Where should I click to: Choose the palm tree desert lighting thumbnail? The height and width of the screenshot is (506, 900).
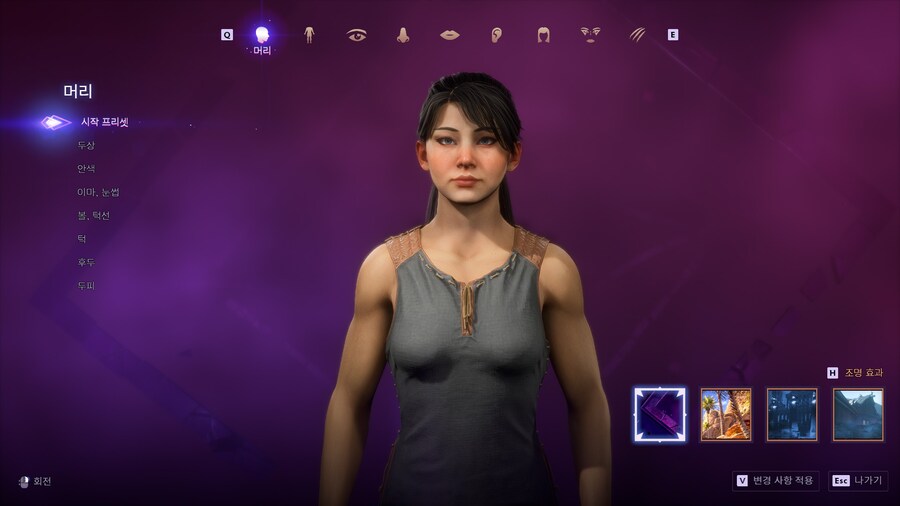(x=726, y=414)
